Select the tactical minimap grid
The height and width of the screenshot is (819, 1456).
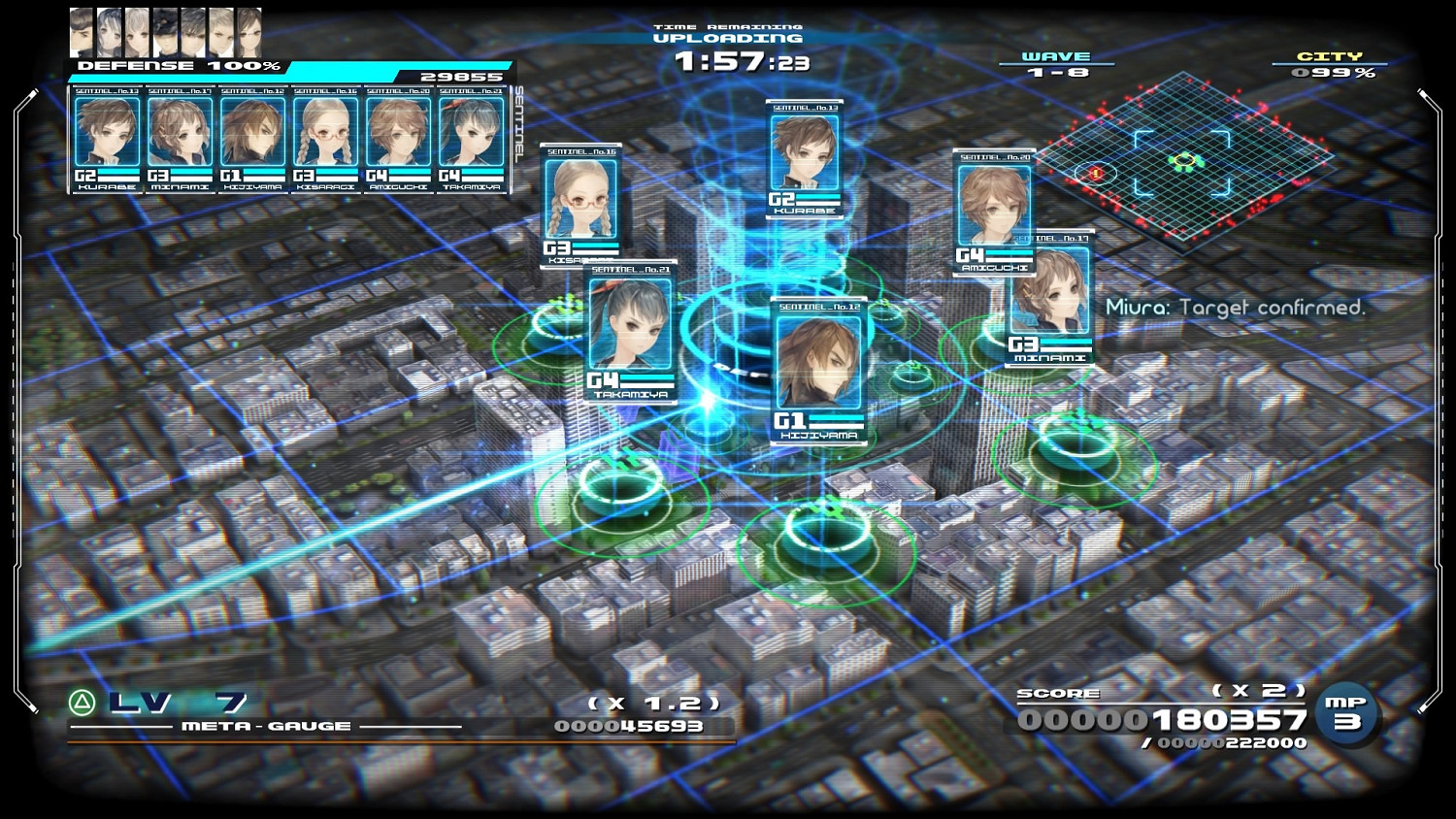(1182, 160)
